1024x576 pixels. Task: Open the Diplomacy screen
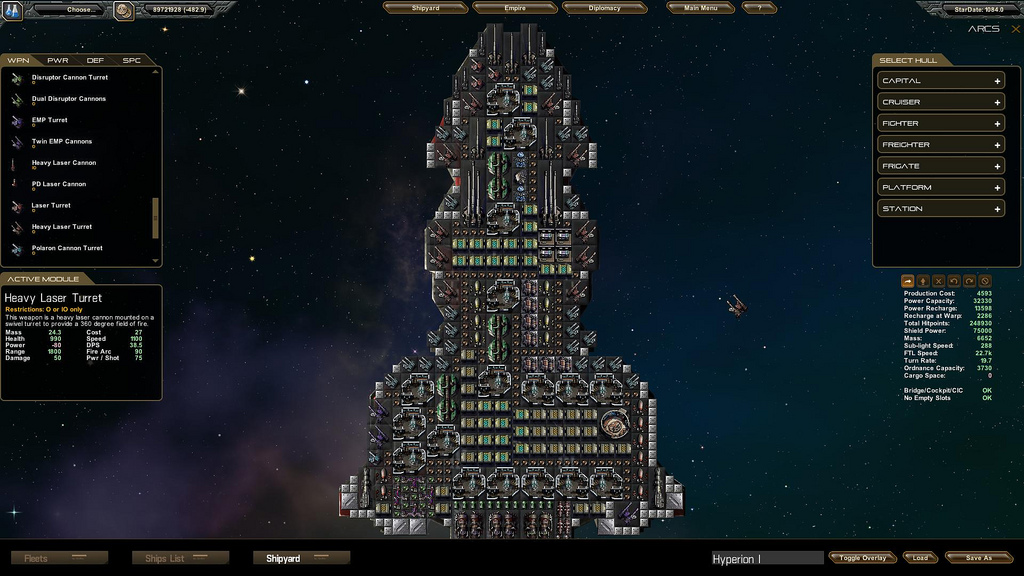click(604, 8)
